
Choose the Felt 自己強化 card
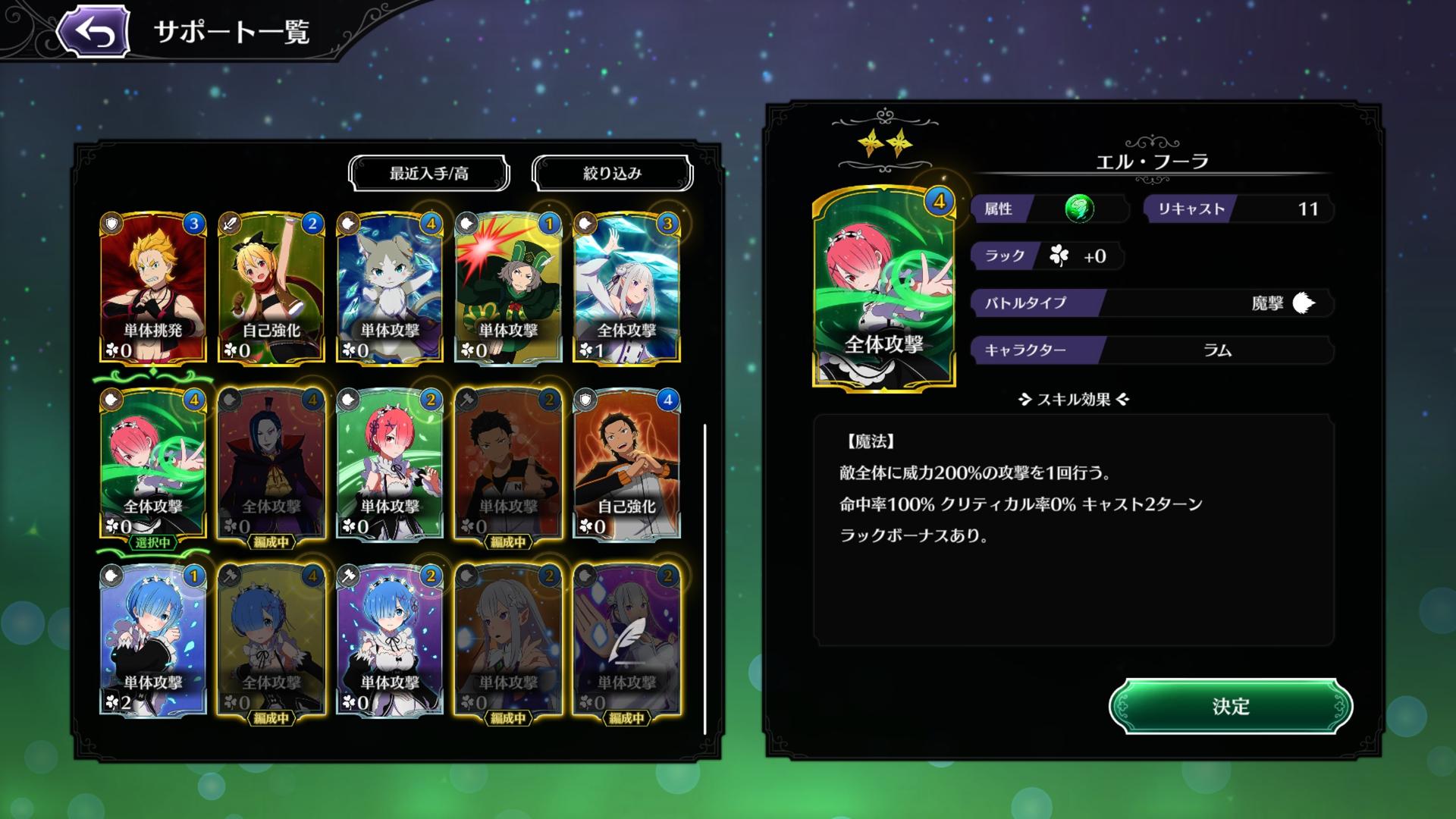271,287
